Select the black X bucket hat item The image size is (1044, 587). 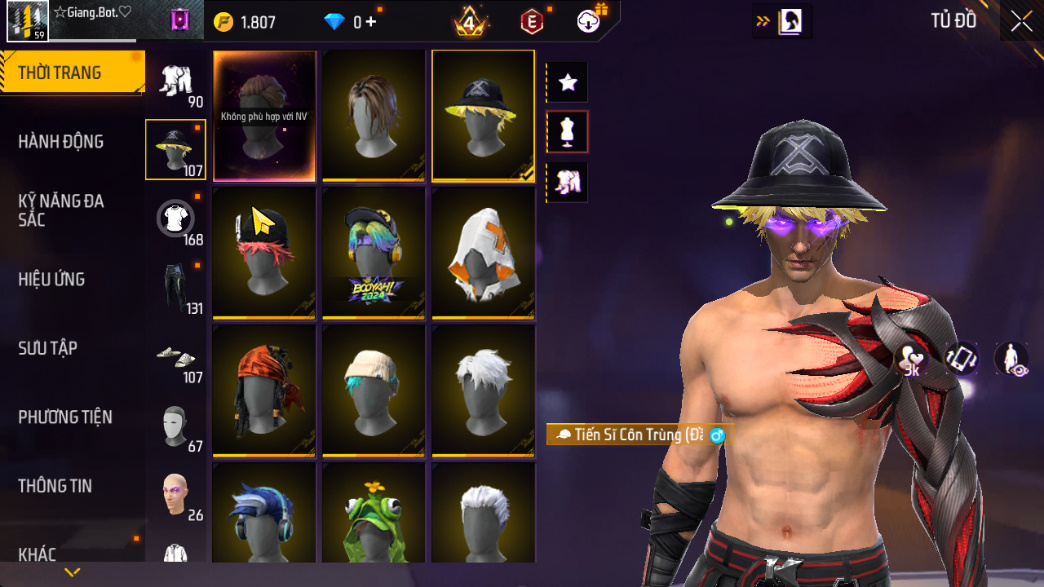[483, 116]
